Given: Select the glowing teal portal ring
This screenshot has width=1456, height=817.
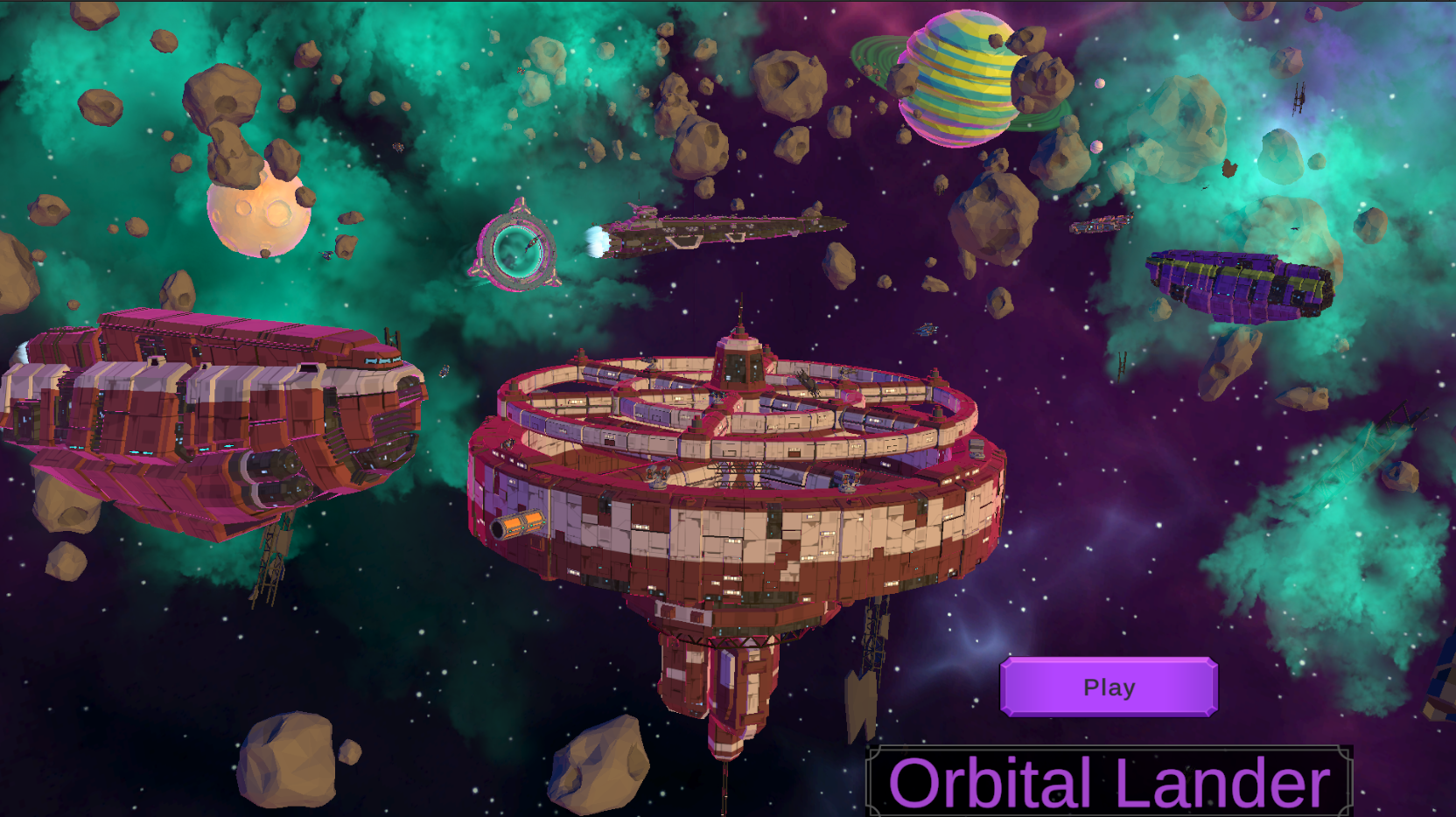Looking at the screenshot, I should 520,251.
